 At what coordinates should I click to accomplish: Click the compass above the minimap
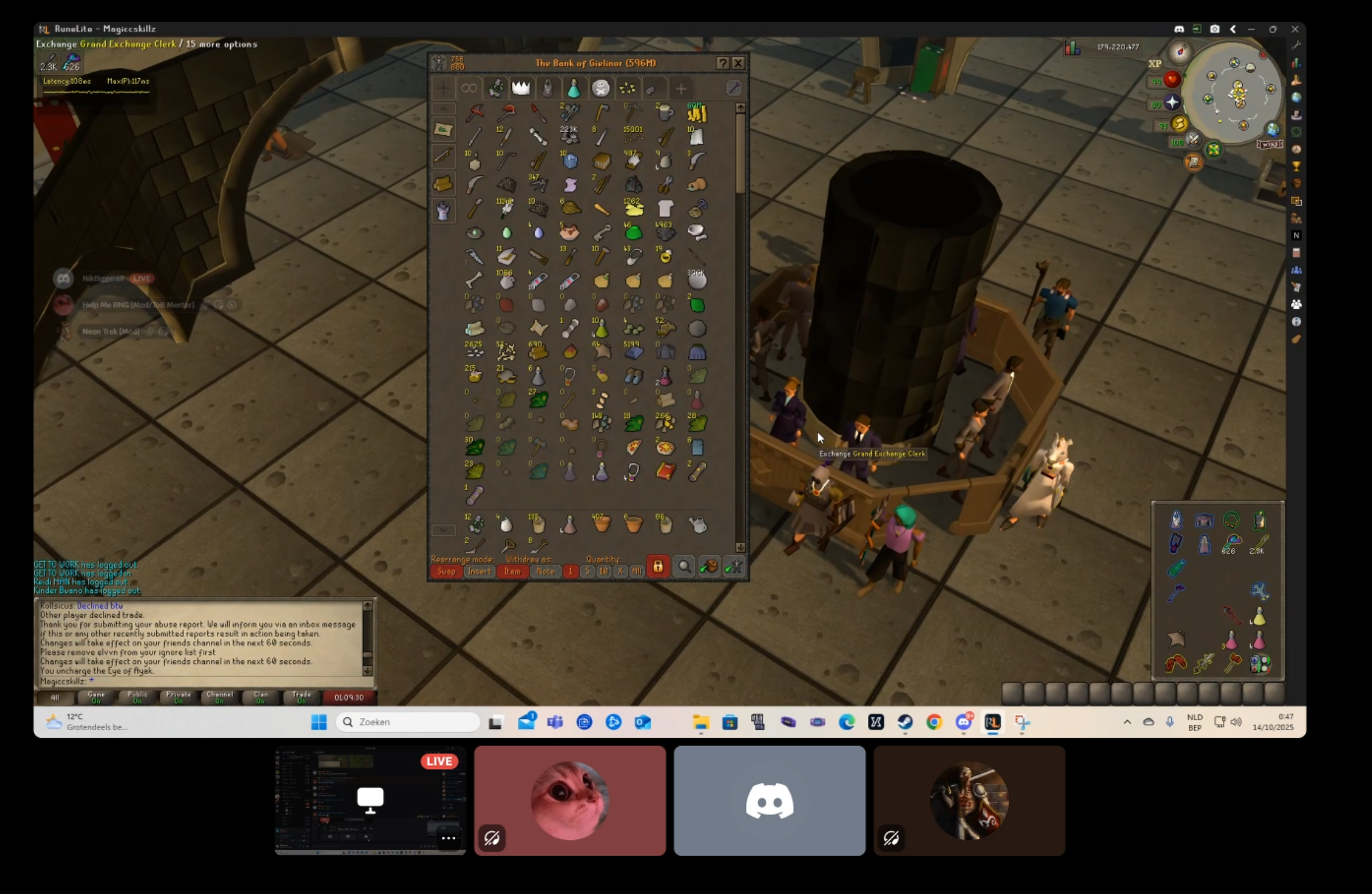point(1180,52)
